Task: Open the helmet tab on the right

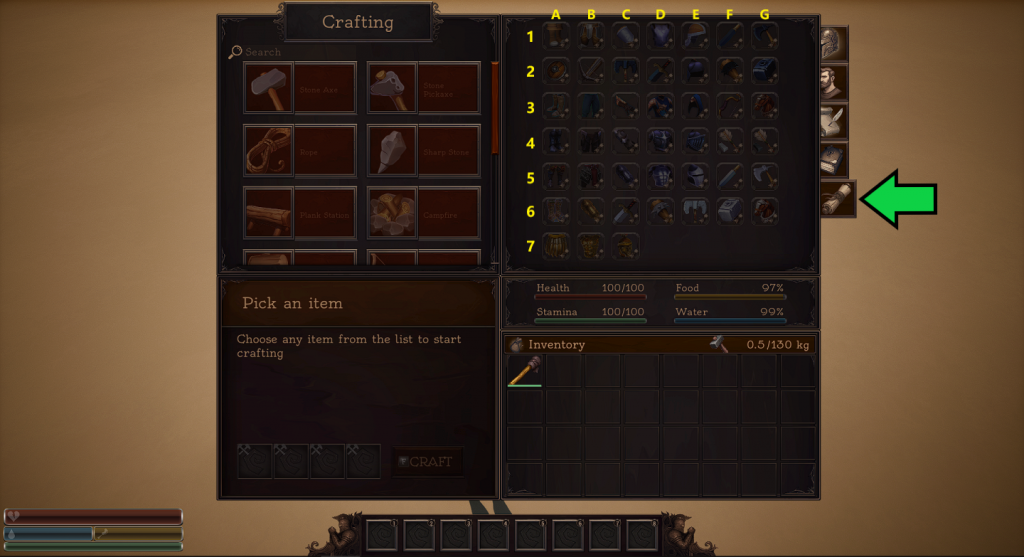Action: pyautogui.click(x=832, y=45)
